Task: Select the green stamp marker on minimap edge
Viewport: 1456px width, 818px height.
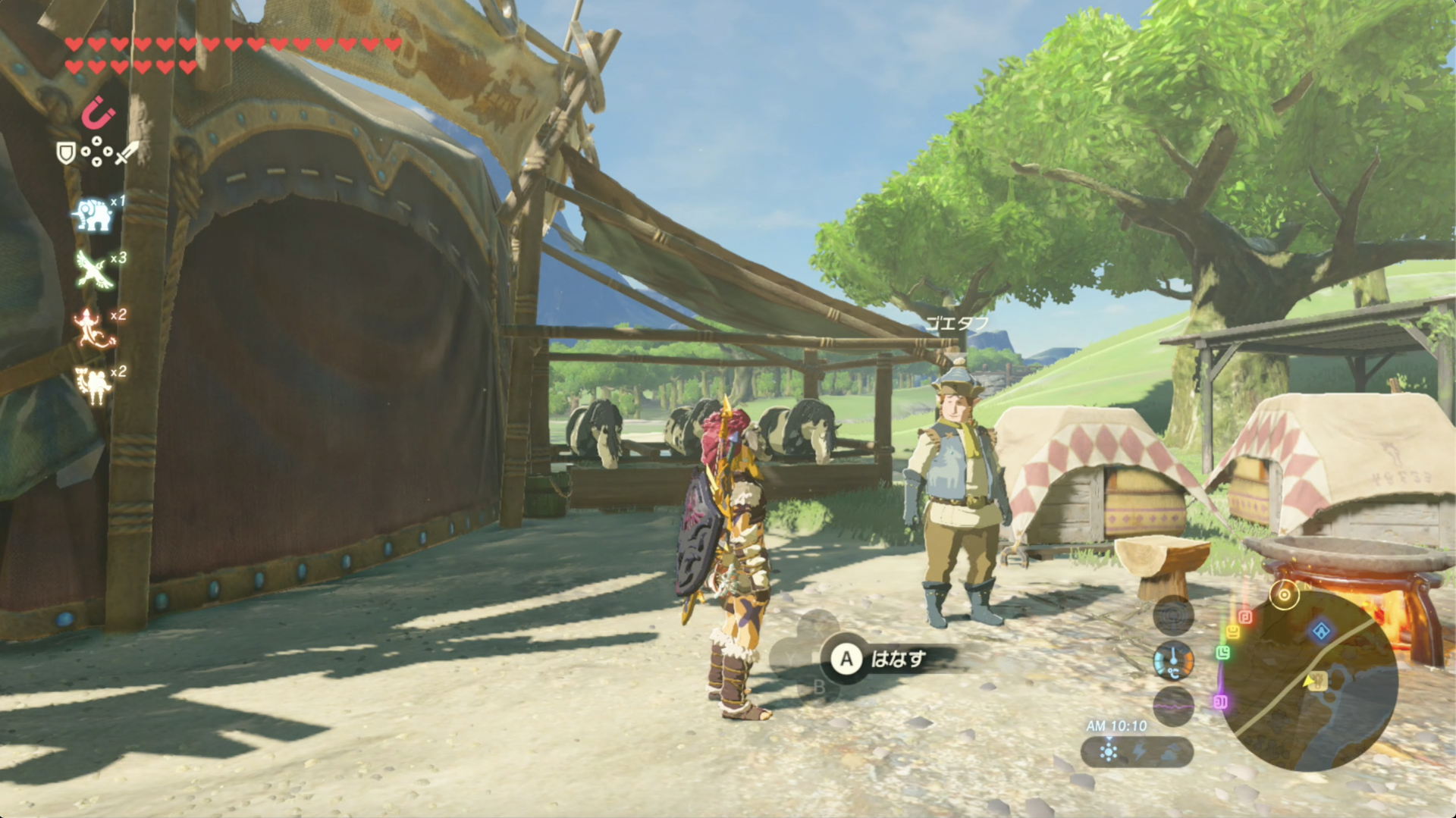Action: [x=1222, y=652]
